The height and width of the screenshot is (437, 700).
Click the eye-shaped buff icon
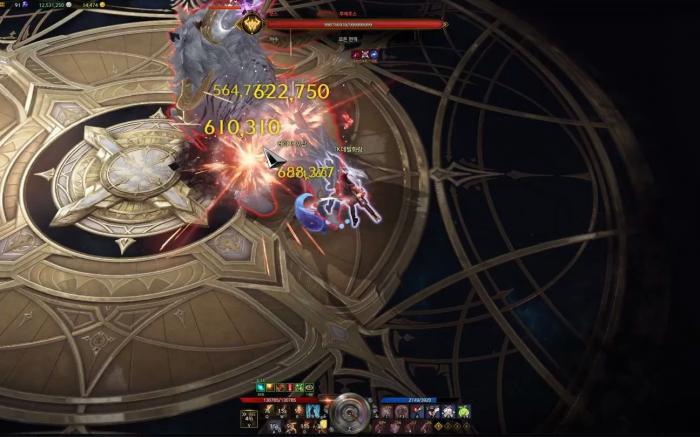click(x=309, y=387)
